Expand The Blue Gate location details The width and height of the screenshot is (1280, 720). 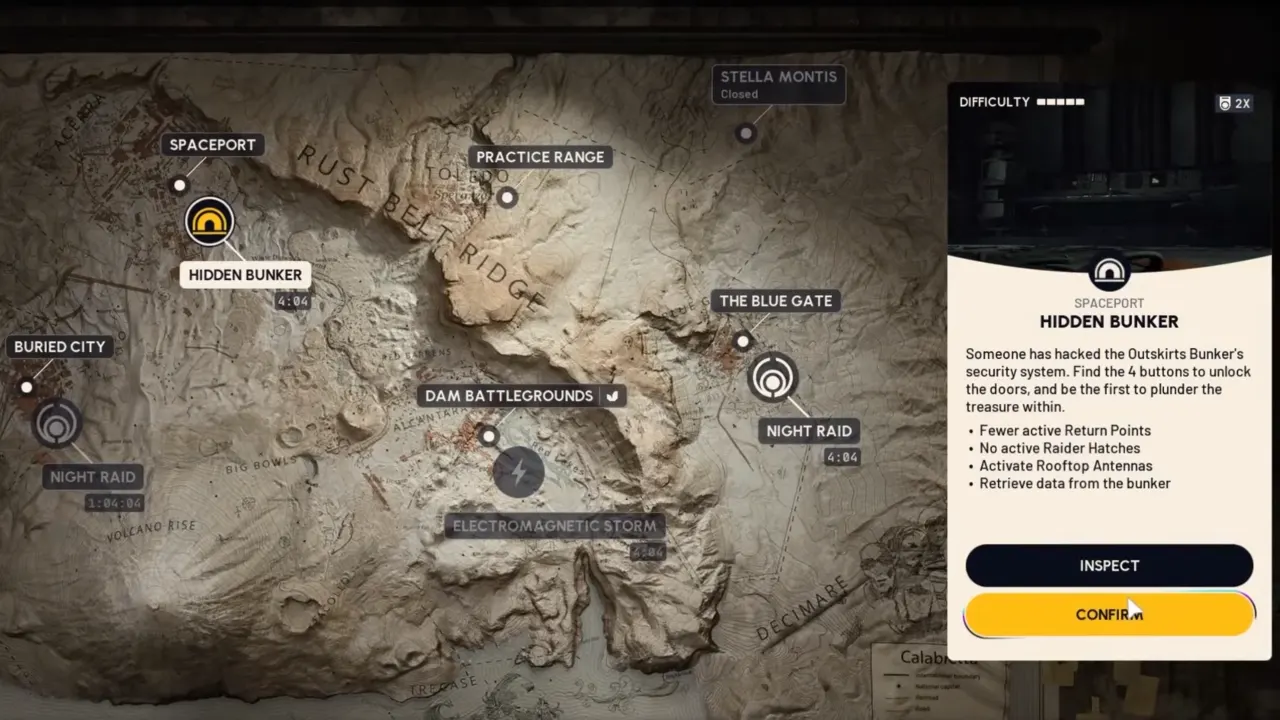(x=775, y=300)
